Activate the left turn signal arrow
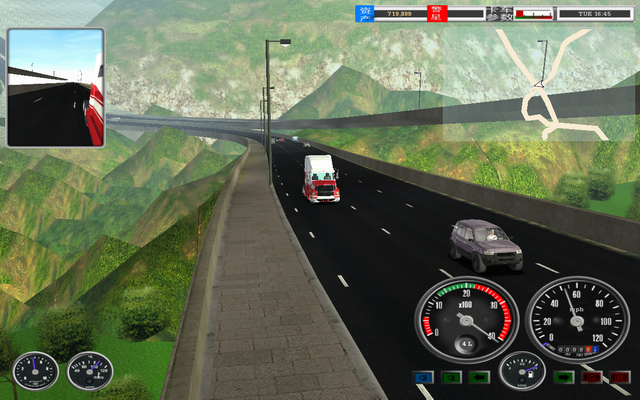This screenshot has width=640, height=400. 480,377
